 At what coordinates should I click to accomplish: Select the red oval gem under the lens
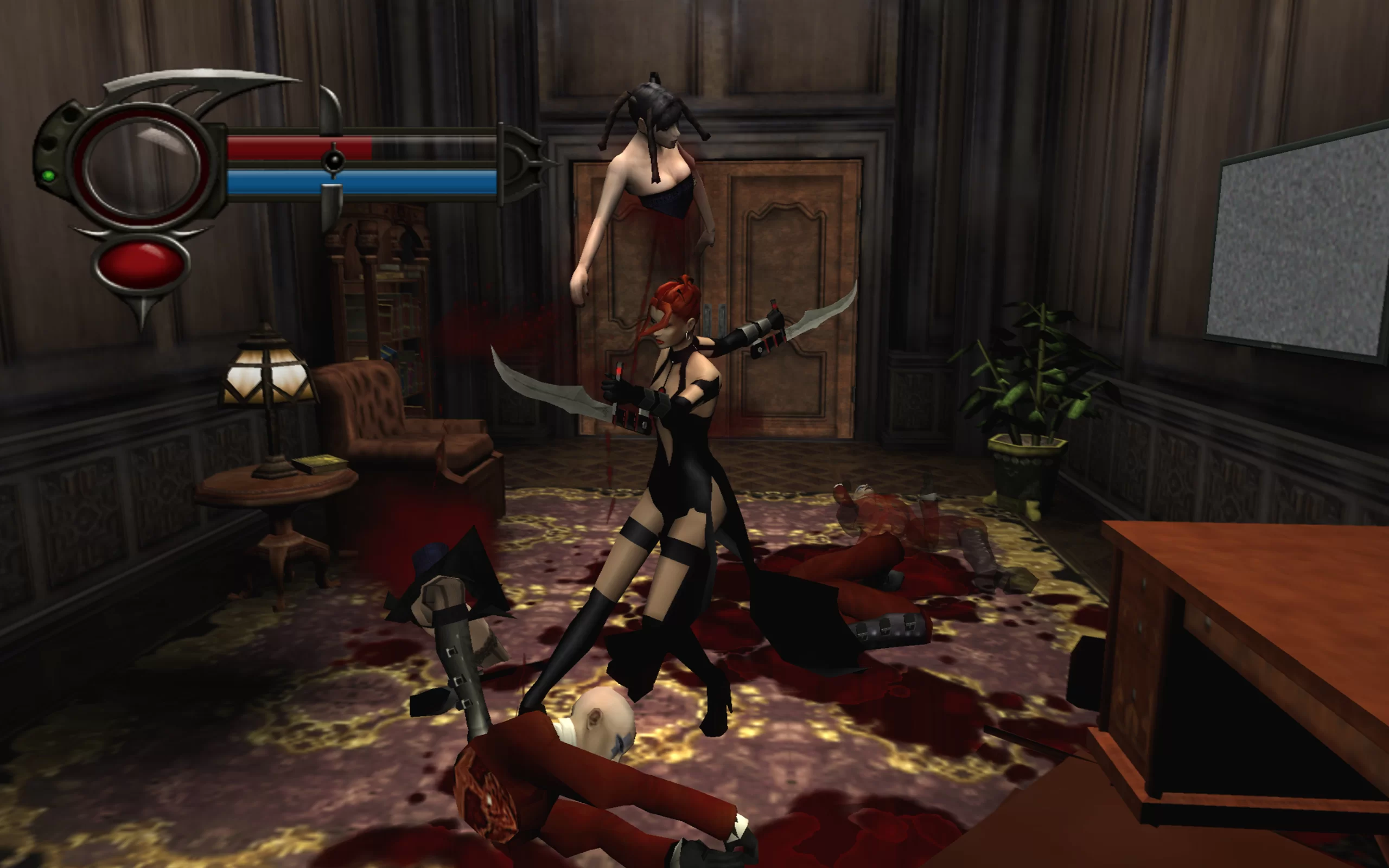click(x=141, y=265)
